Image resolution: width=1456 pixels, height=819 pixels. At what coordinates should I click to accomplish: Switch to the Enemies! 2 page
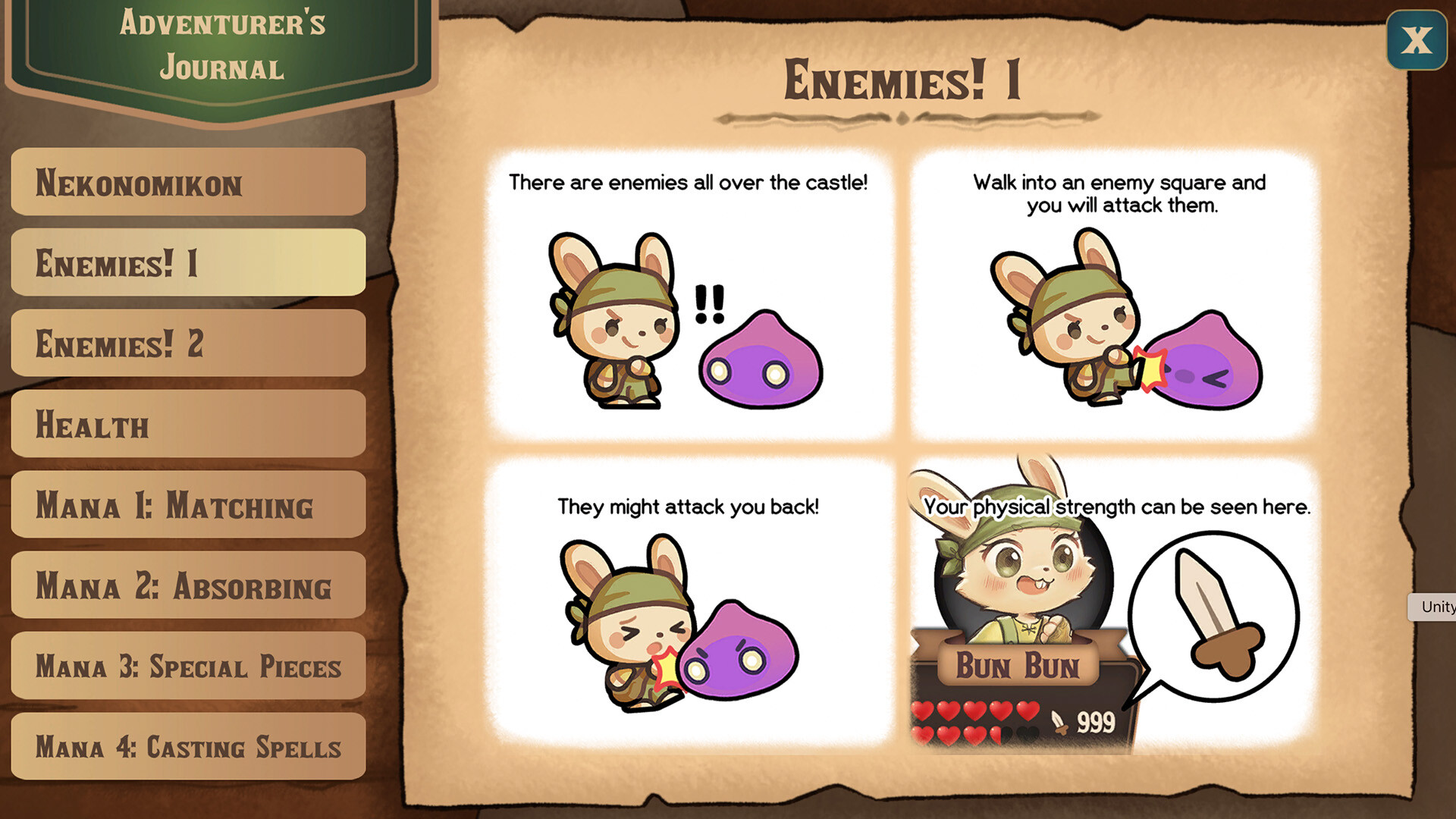(187, 345)
